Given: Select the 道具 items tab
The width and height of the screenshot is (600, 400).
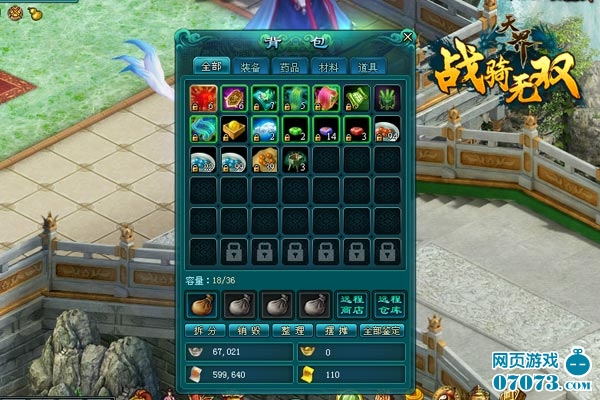Looking at the screenshot, I should pyautogui.click(x=367, y=67).
